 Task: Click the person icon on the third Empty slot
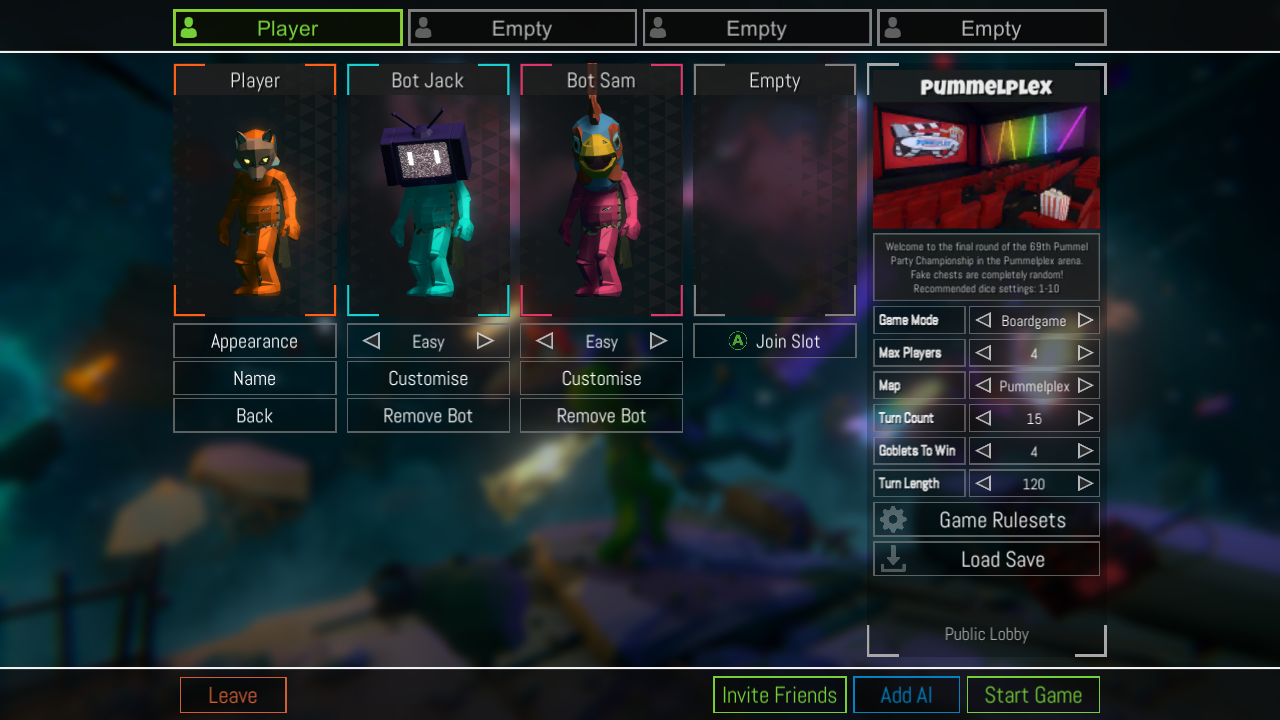(x=659, y=27)
